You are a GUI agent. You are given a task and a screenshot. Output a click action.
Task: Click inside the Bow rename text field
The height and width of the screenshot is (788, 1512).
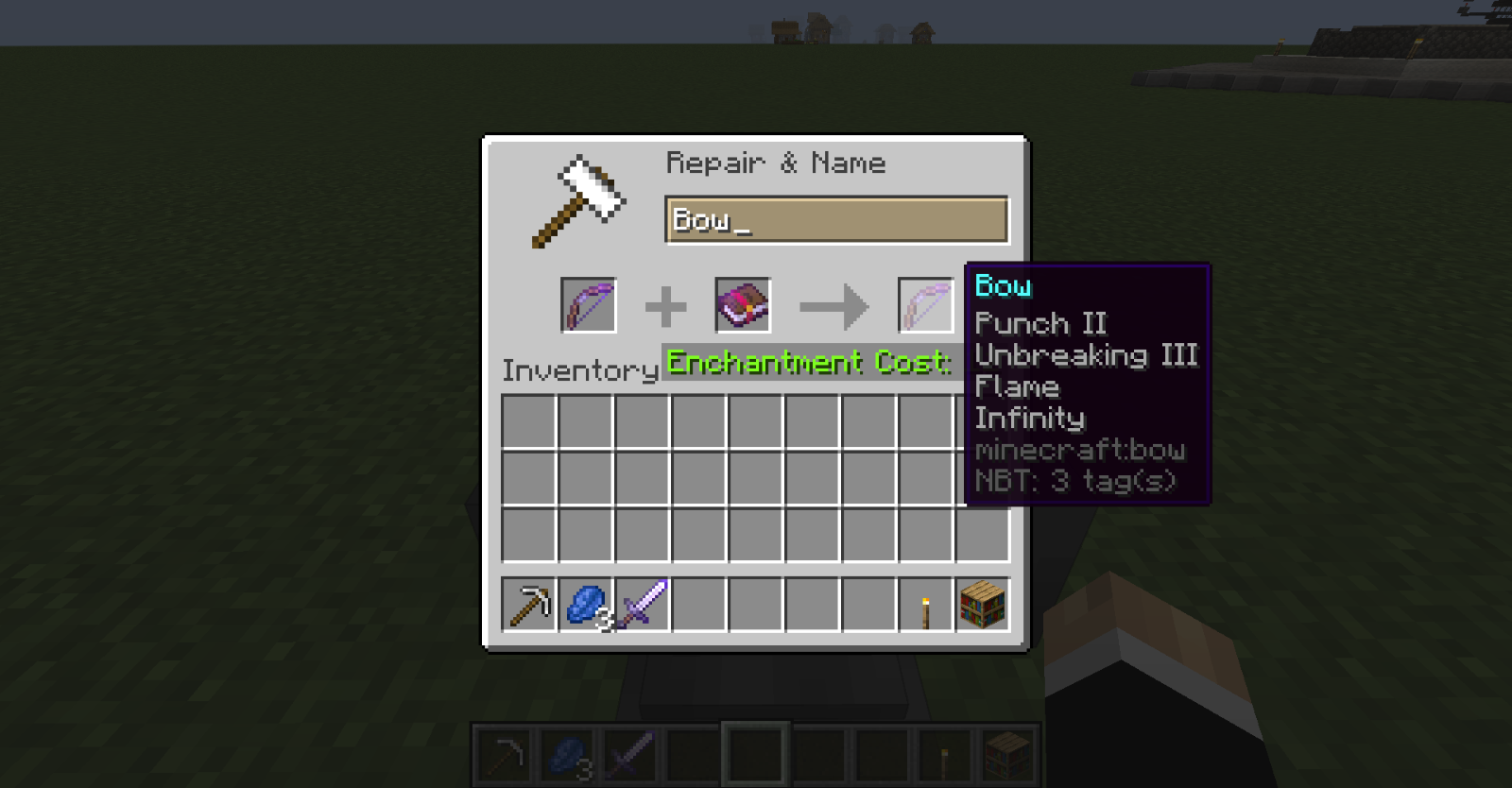(836, 219)
